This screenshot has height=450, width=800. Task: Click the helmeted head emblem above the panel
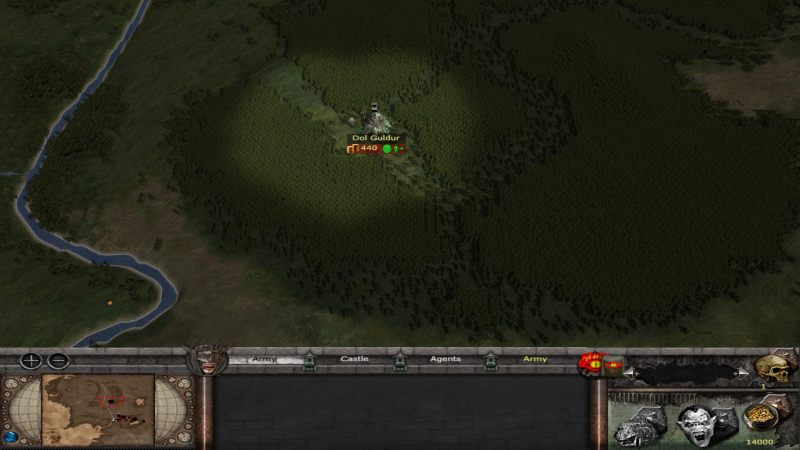[209, 360]
